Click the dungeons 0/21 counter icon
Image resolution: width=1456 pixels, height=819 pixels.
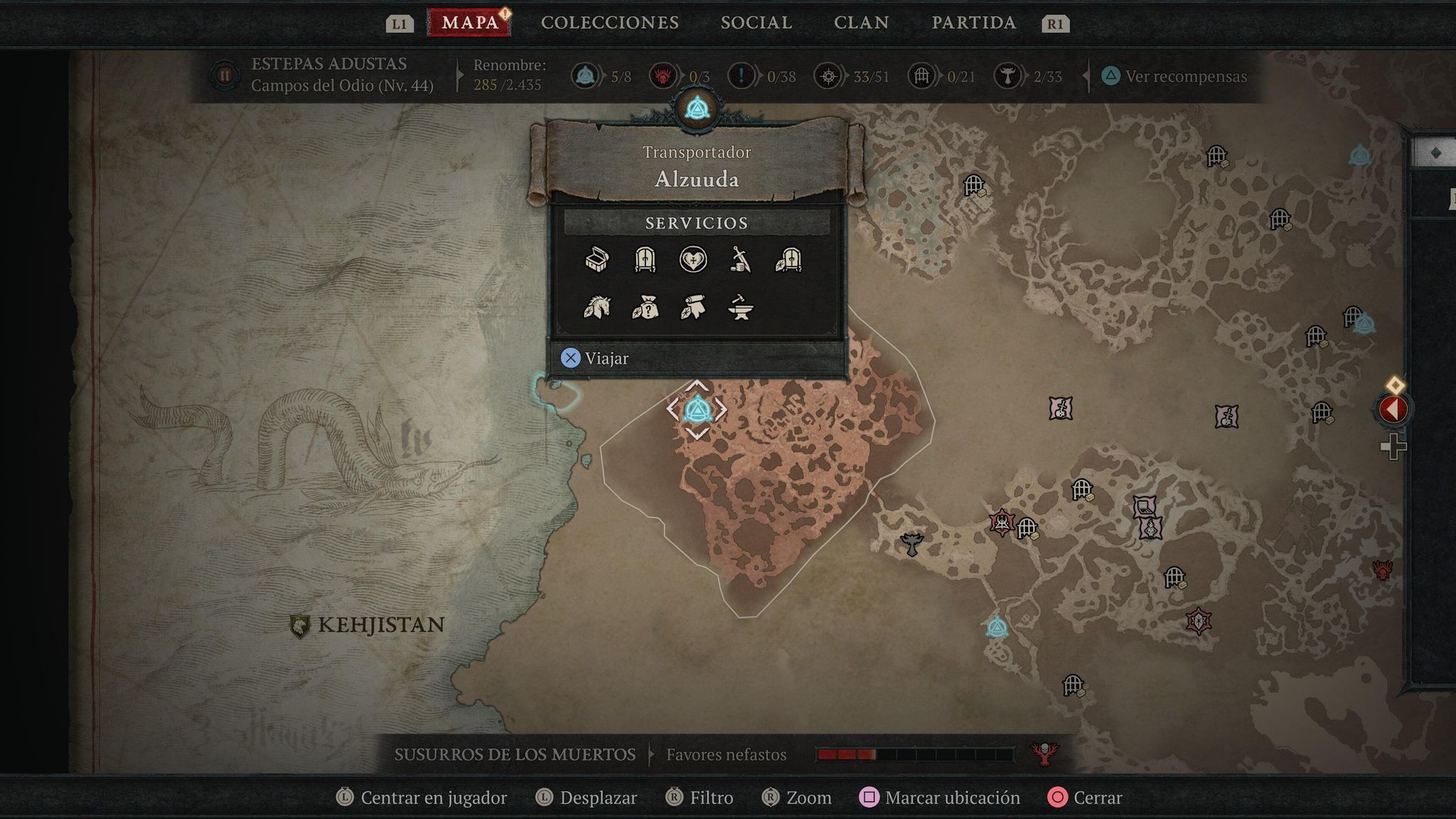pyautogui.click(x=922, y=76)
